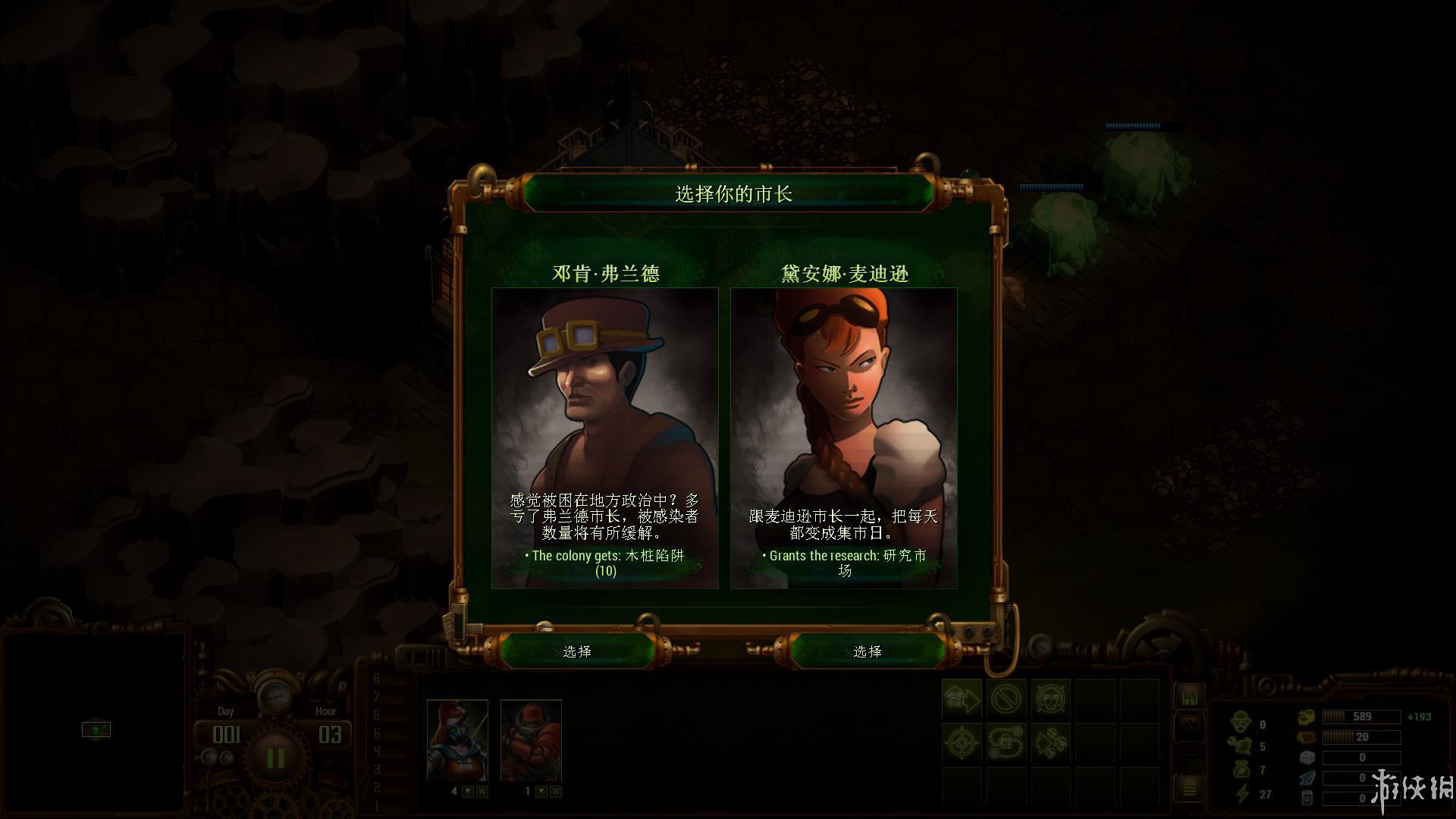Image resolution: width=1456 pixels, height=819 pixels.
Task: Activate the face-in-crosshair target command
Action: pyautogui.click(x=1051, y=698)
